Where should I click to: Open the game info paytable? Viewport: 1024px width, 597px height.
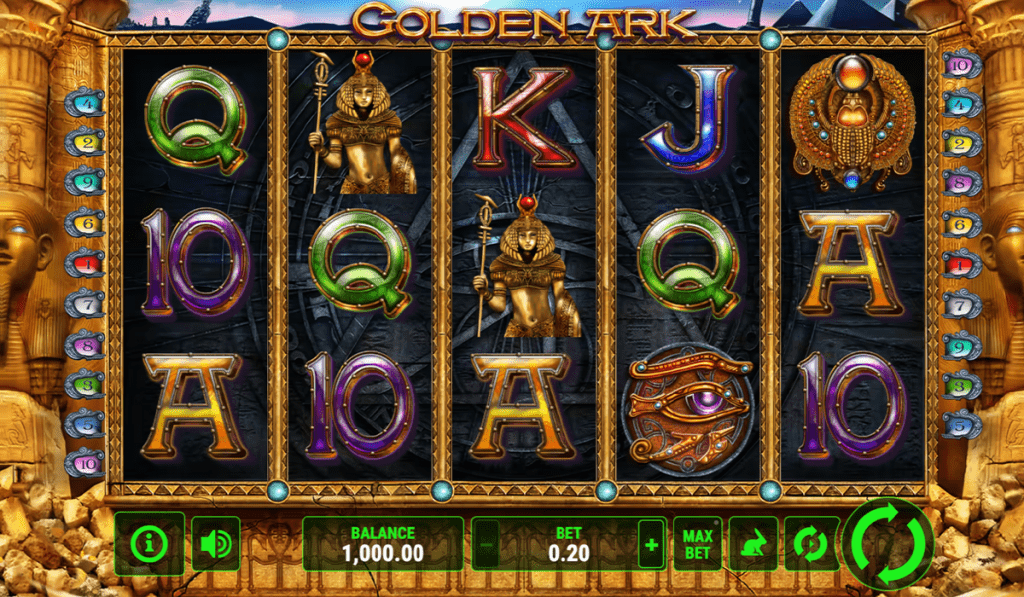tap(150, 543)
